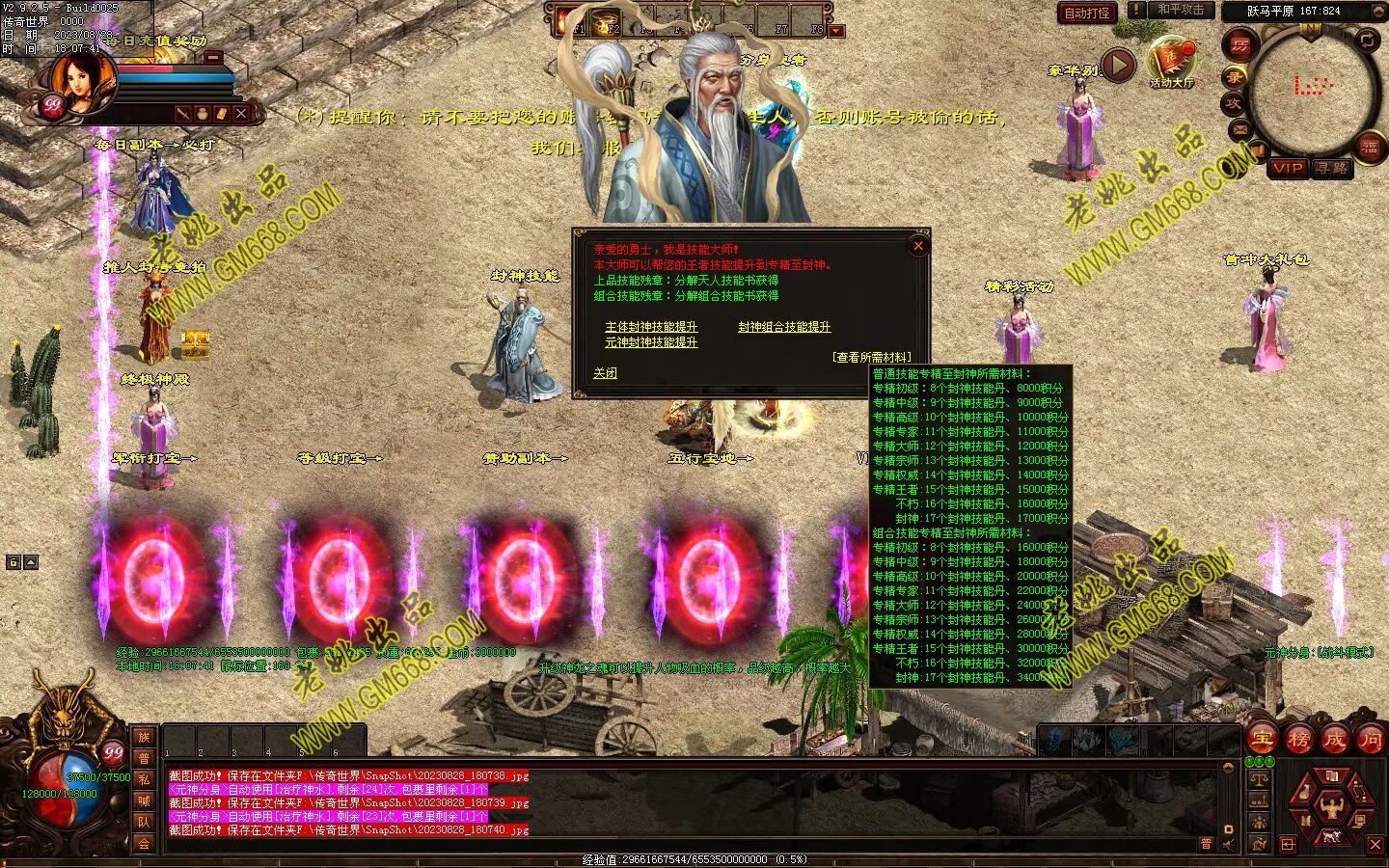
Task: Switch the 和平攻击 attack mode button
Action: [1180, 10]
